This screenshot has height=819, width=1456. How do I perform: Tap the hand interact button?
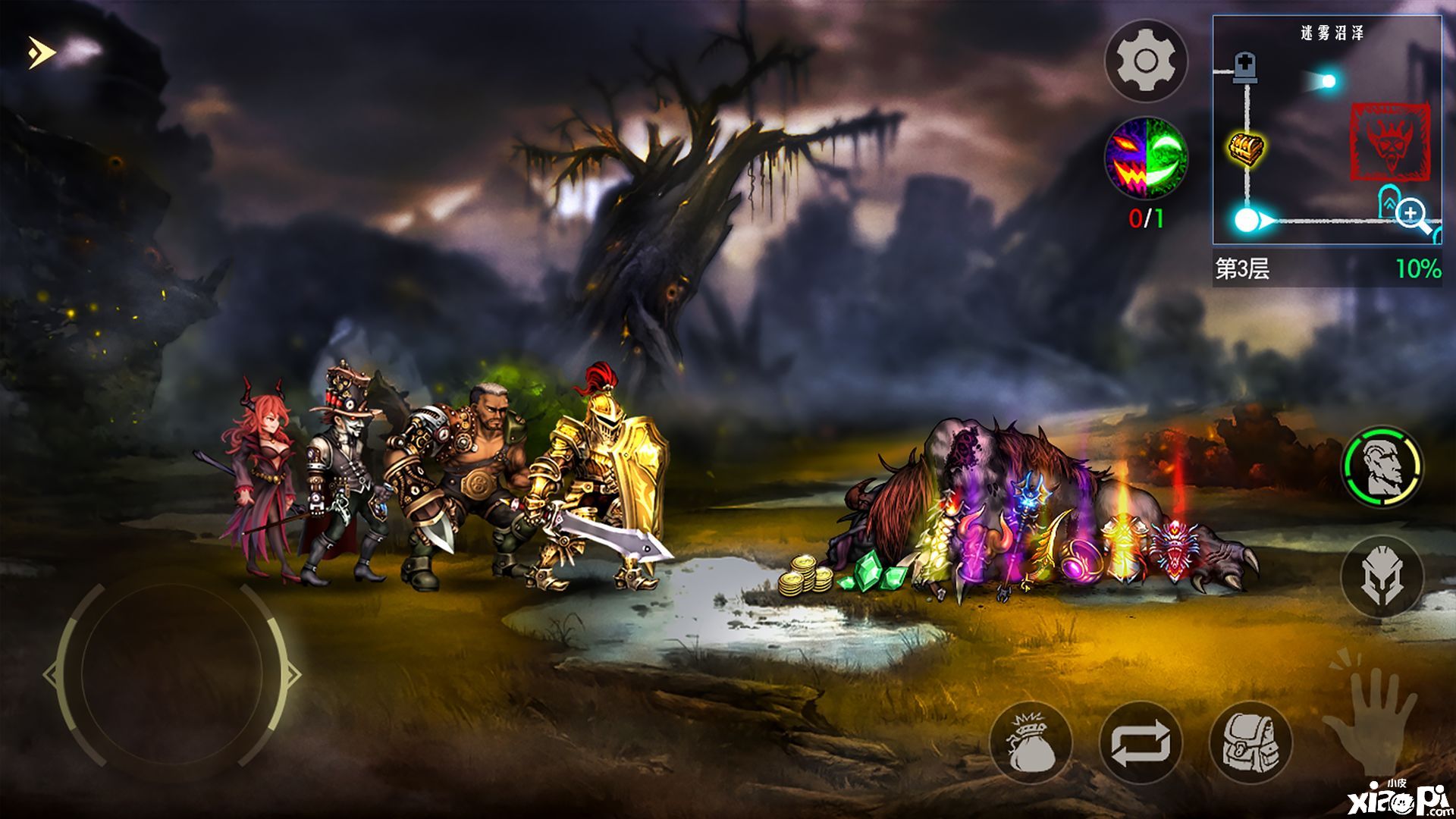(x=1370, y=711)
